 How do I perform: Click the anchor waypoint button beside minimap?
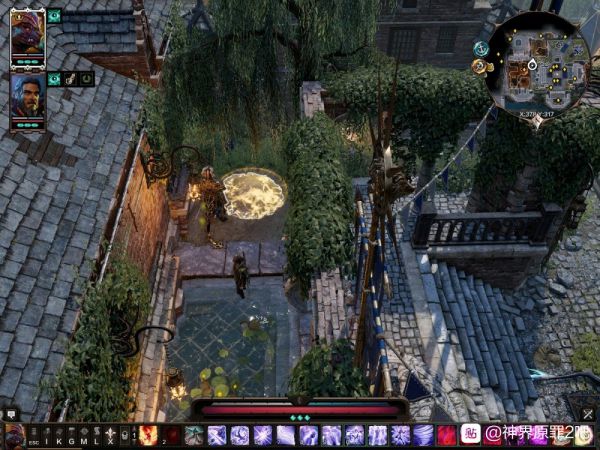click(481, 48)
